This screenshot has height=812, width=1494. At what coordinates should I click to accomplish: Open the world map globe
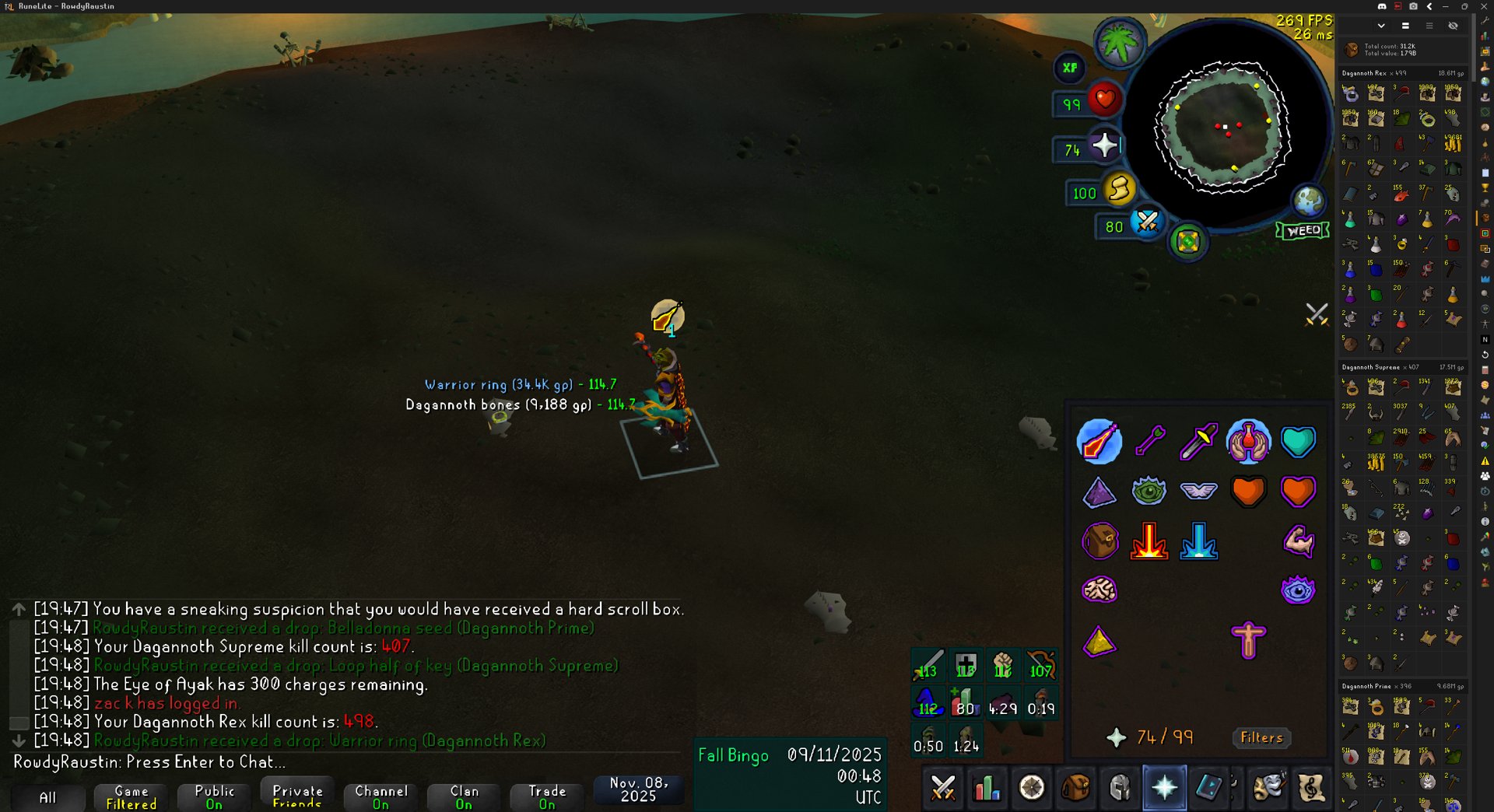(x=1309, y=201)
